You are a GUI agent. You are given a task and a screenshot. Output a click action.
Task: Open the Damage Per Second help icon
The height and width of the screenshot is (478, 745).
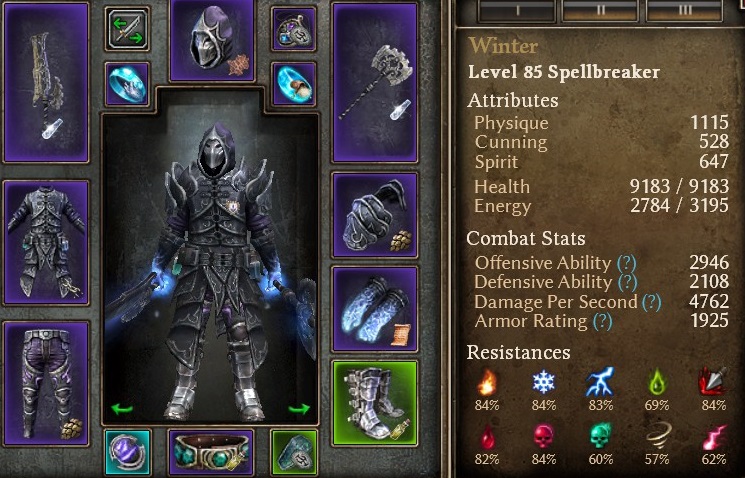click(x=651, y=302)
